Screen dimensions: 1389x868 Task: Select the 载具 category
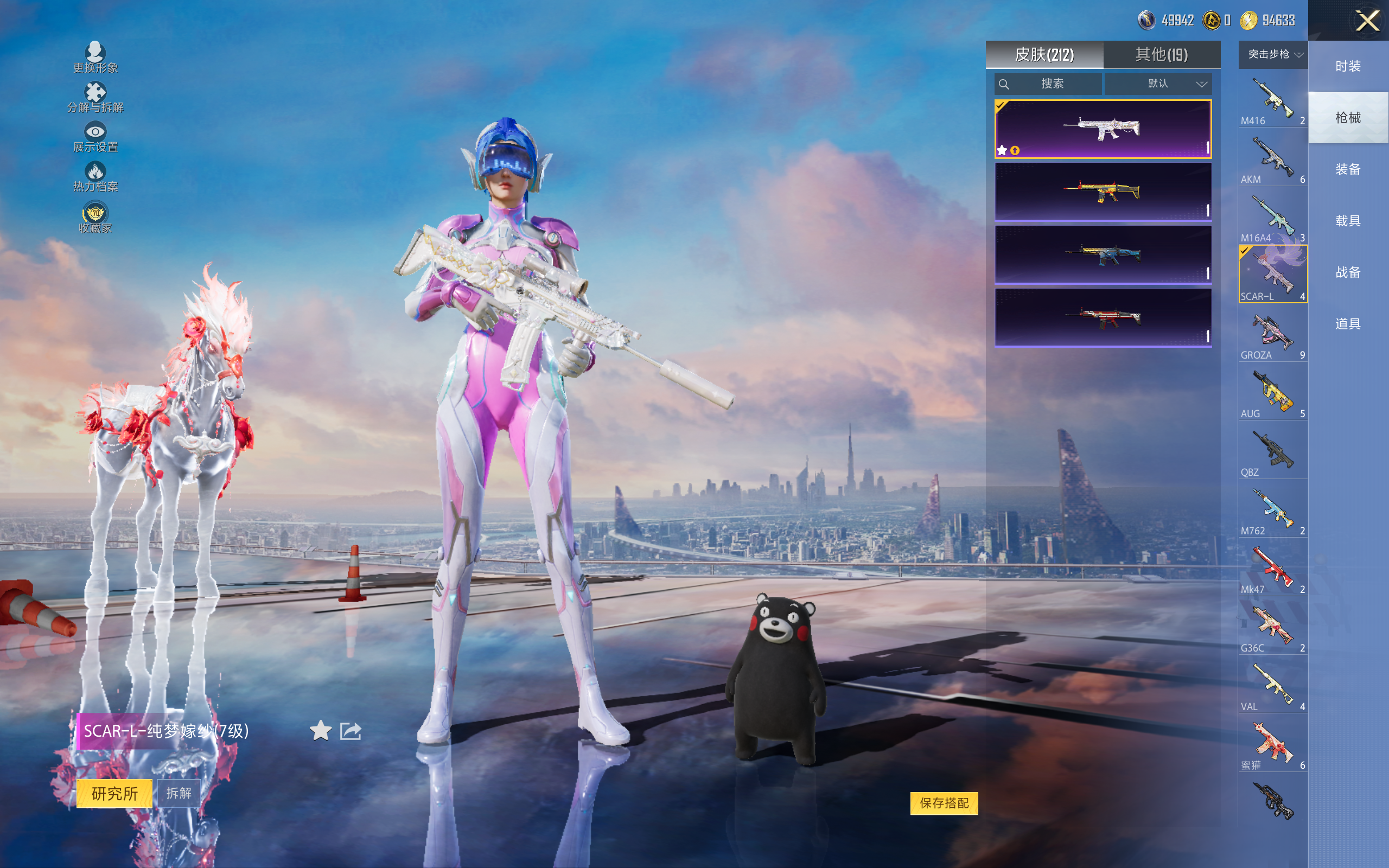(1348, 221)
